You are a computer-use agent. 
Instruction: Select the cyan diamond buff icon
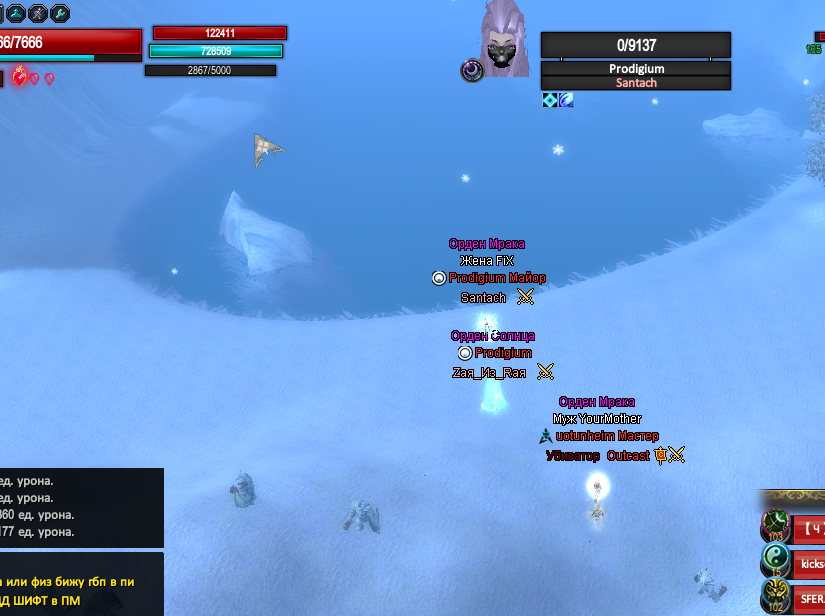(x=550, y=100)
